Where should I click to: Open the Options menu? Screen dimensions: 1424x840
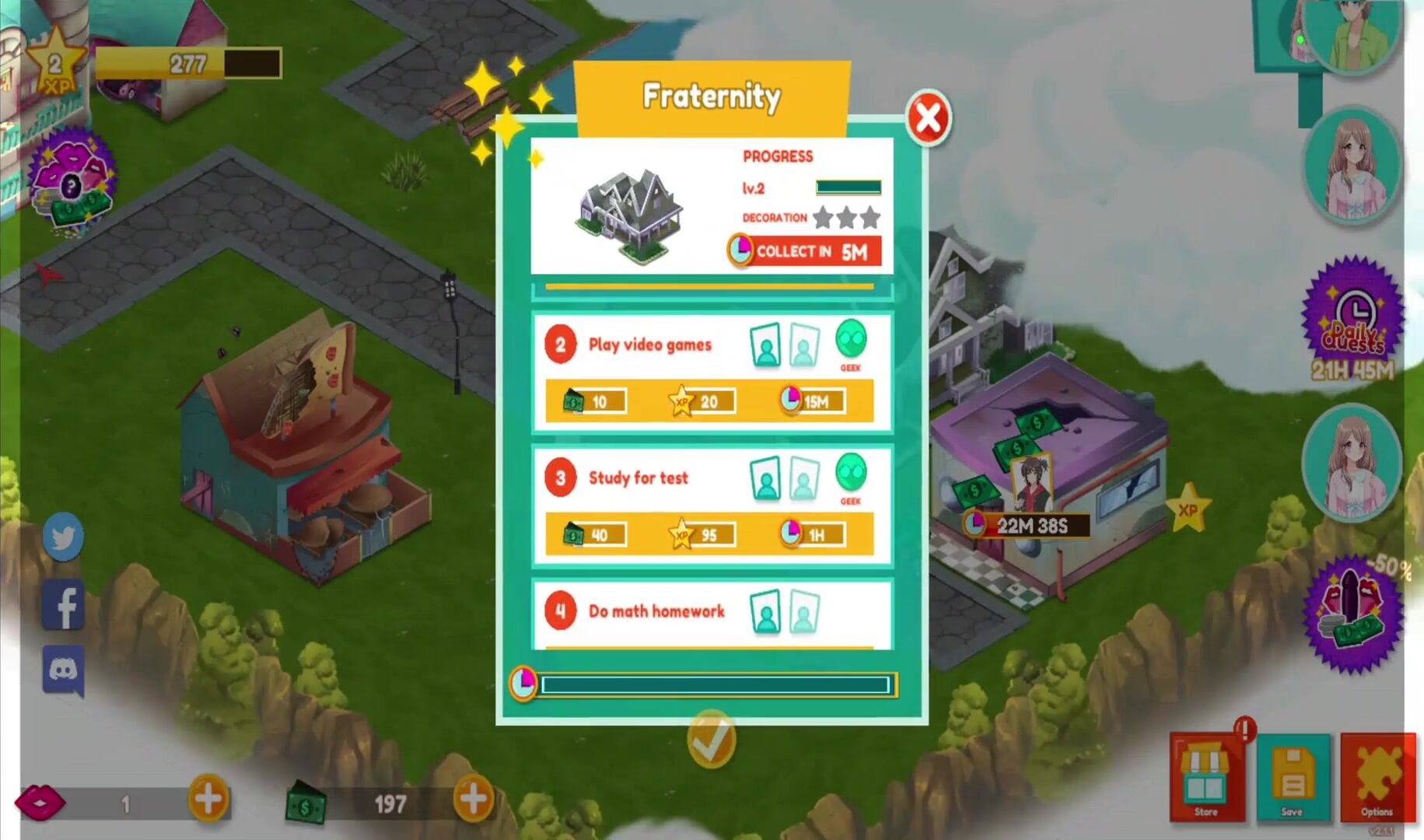pos(1377,778)
